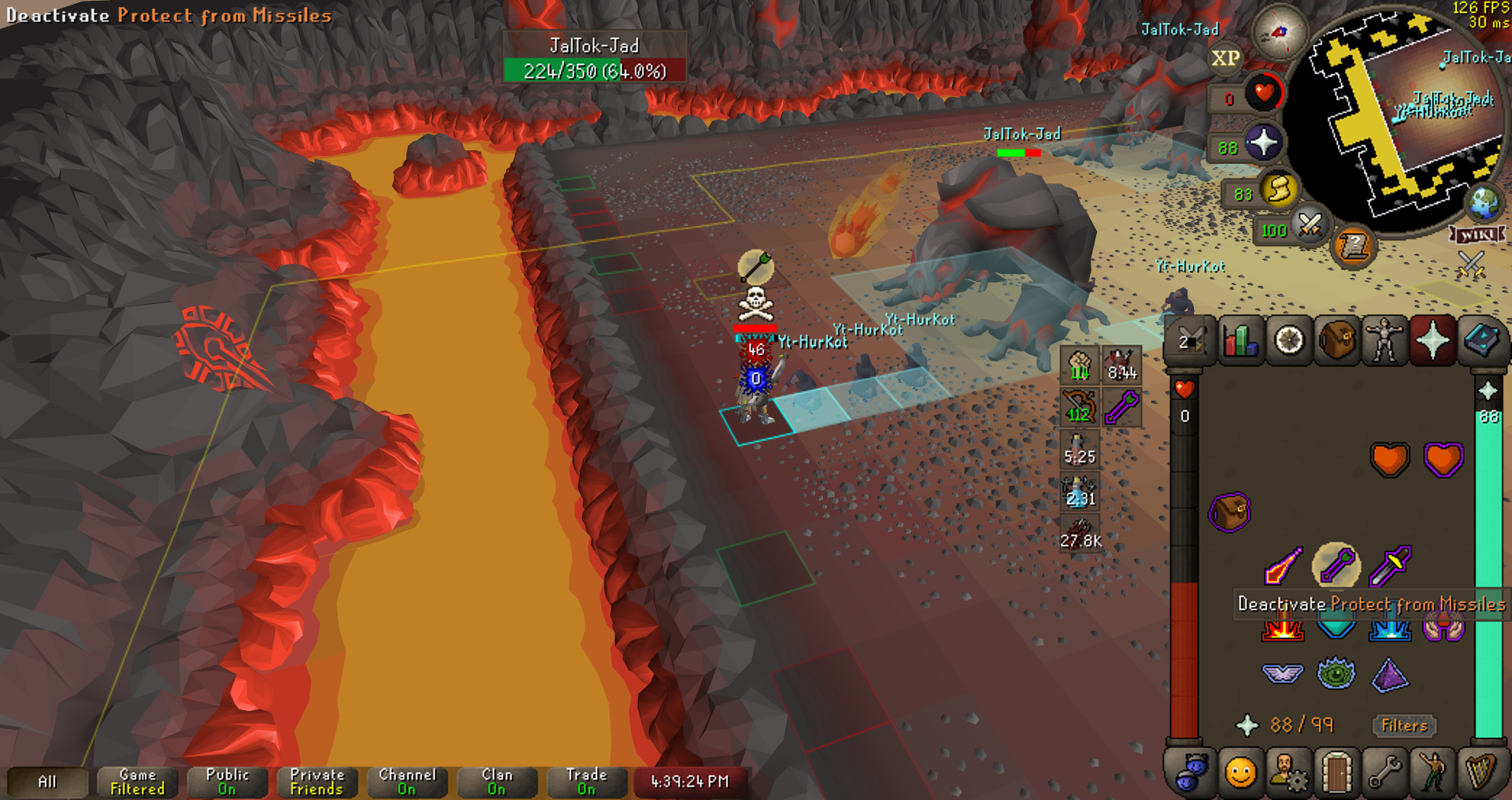Activate the special attack orb
Screen dimensions: 1512x800
[x=1310, y=226]
